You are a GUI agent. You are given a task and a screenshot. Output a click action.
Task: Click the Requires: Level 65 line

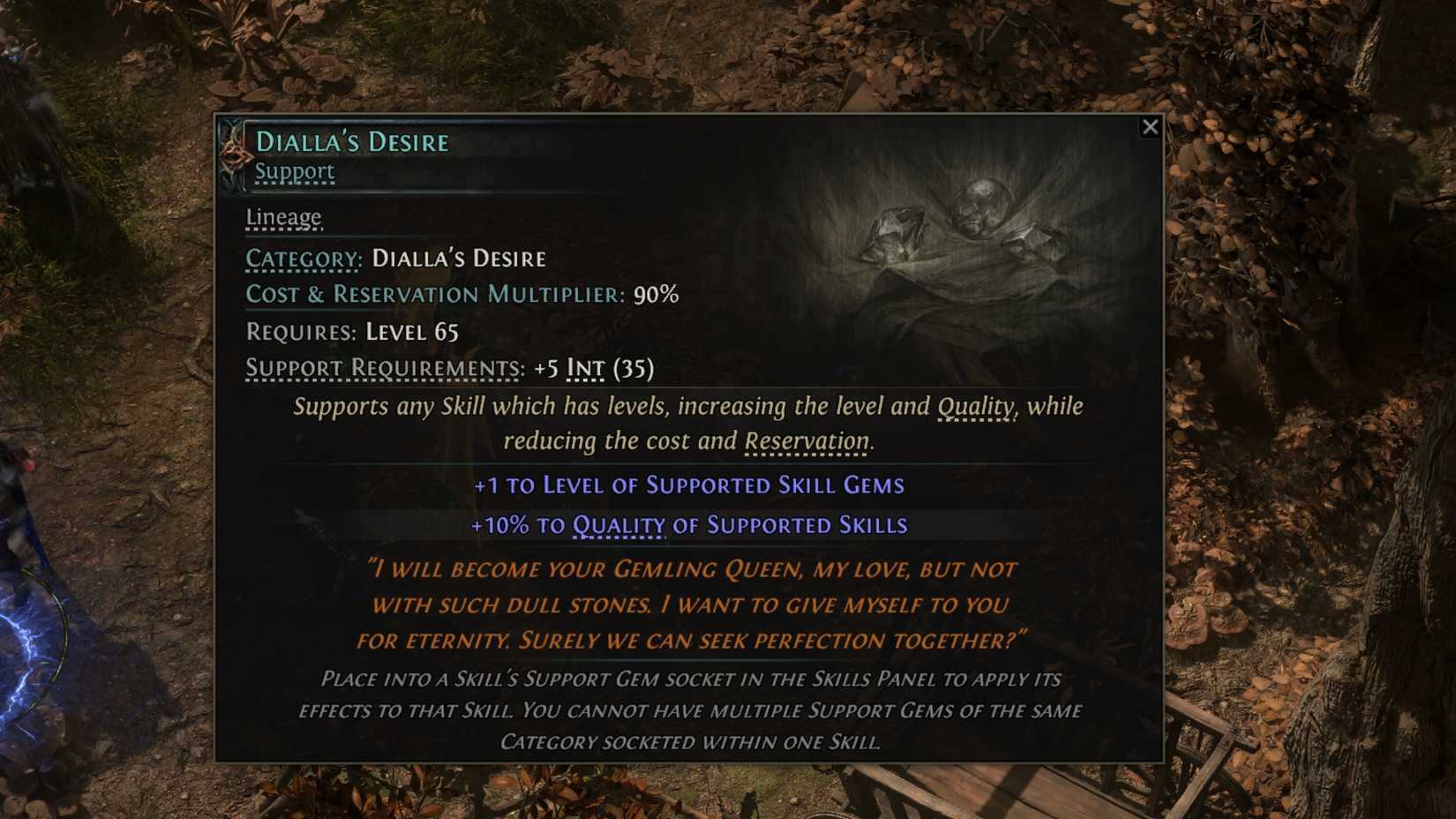click(351, 332)
